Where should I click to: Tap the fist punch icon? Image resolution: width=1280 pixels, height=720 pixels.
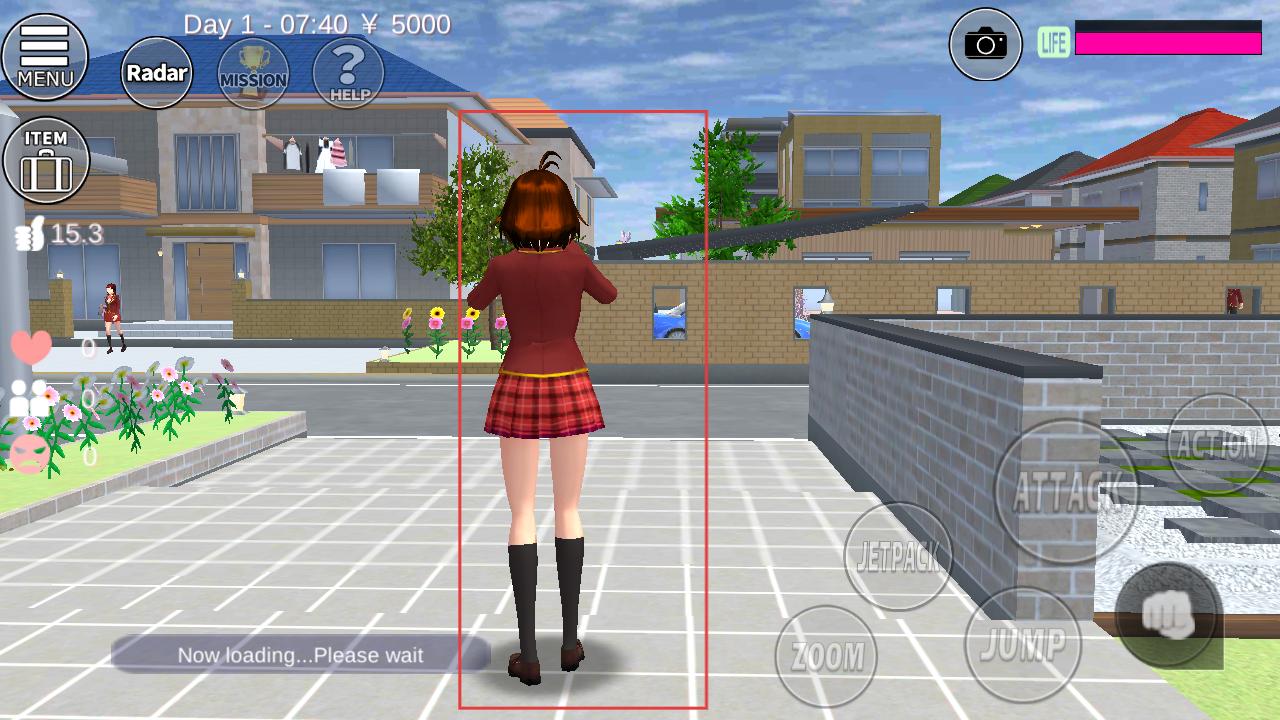(1167, 614)
